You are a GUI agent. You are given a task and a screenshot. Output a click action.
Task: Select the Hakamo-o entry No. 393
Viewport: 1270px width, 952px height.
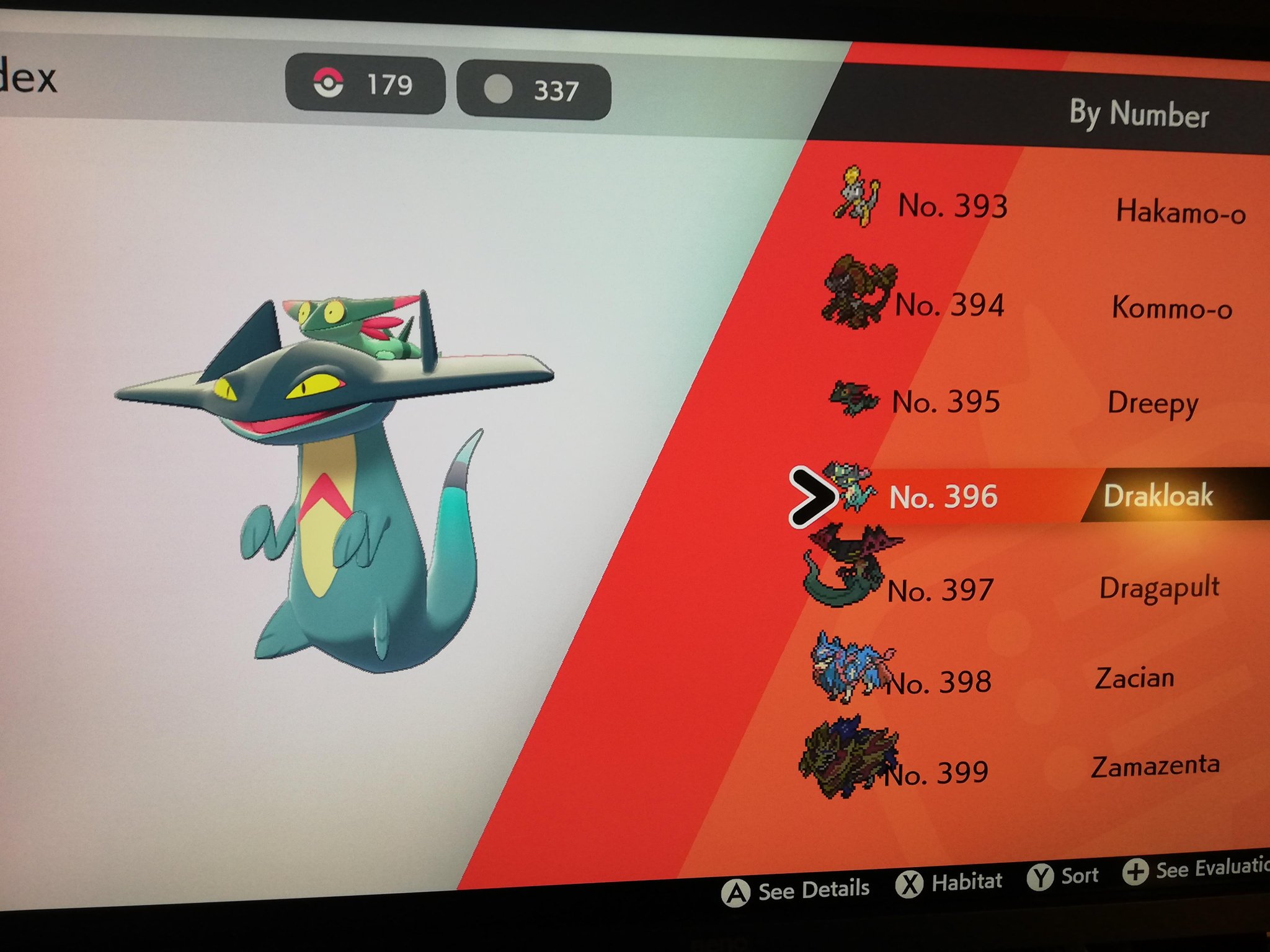[x=1042, y=208]
